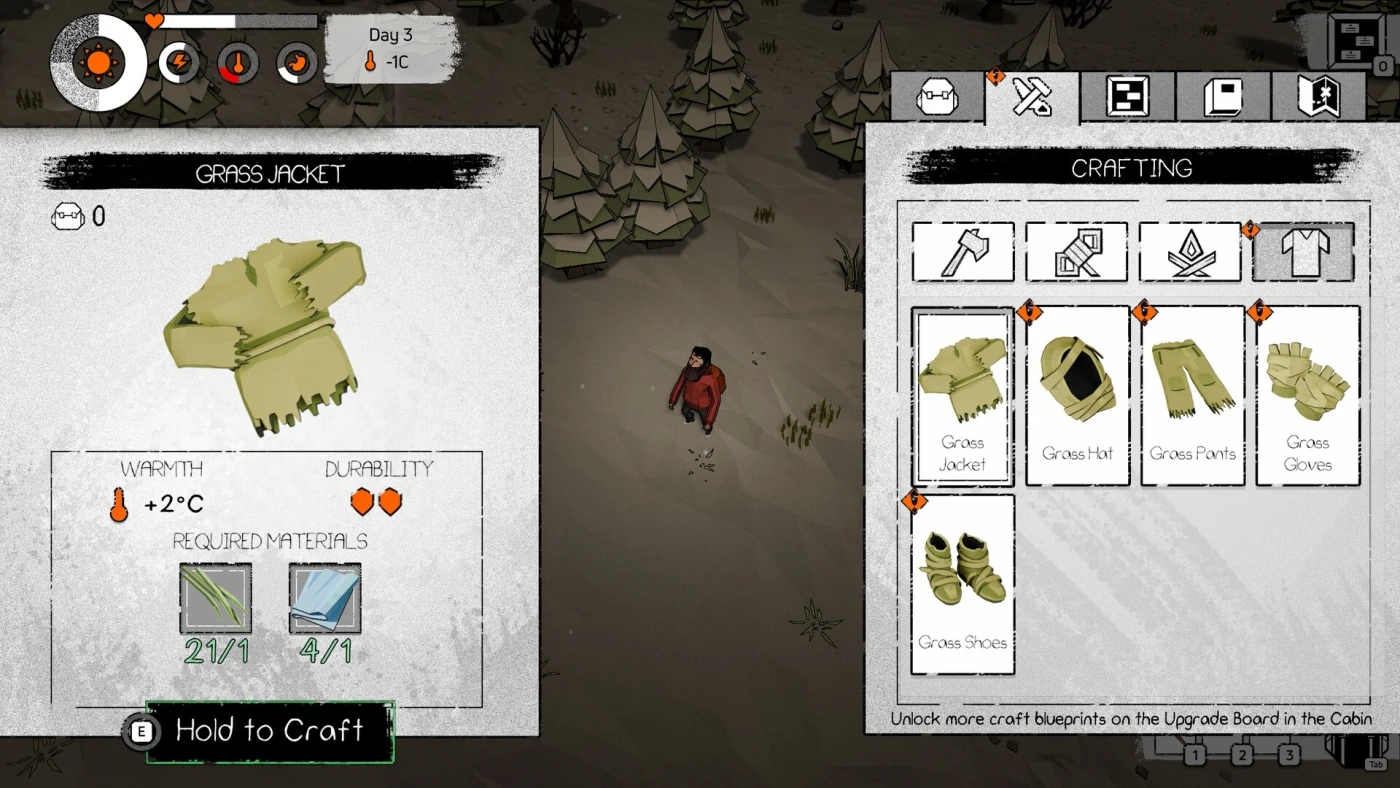The image size is (1400, 788).
Task: Select the Grass Jacket blueprint
Action: 962,397
